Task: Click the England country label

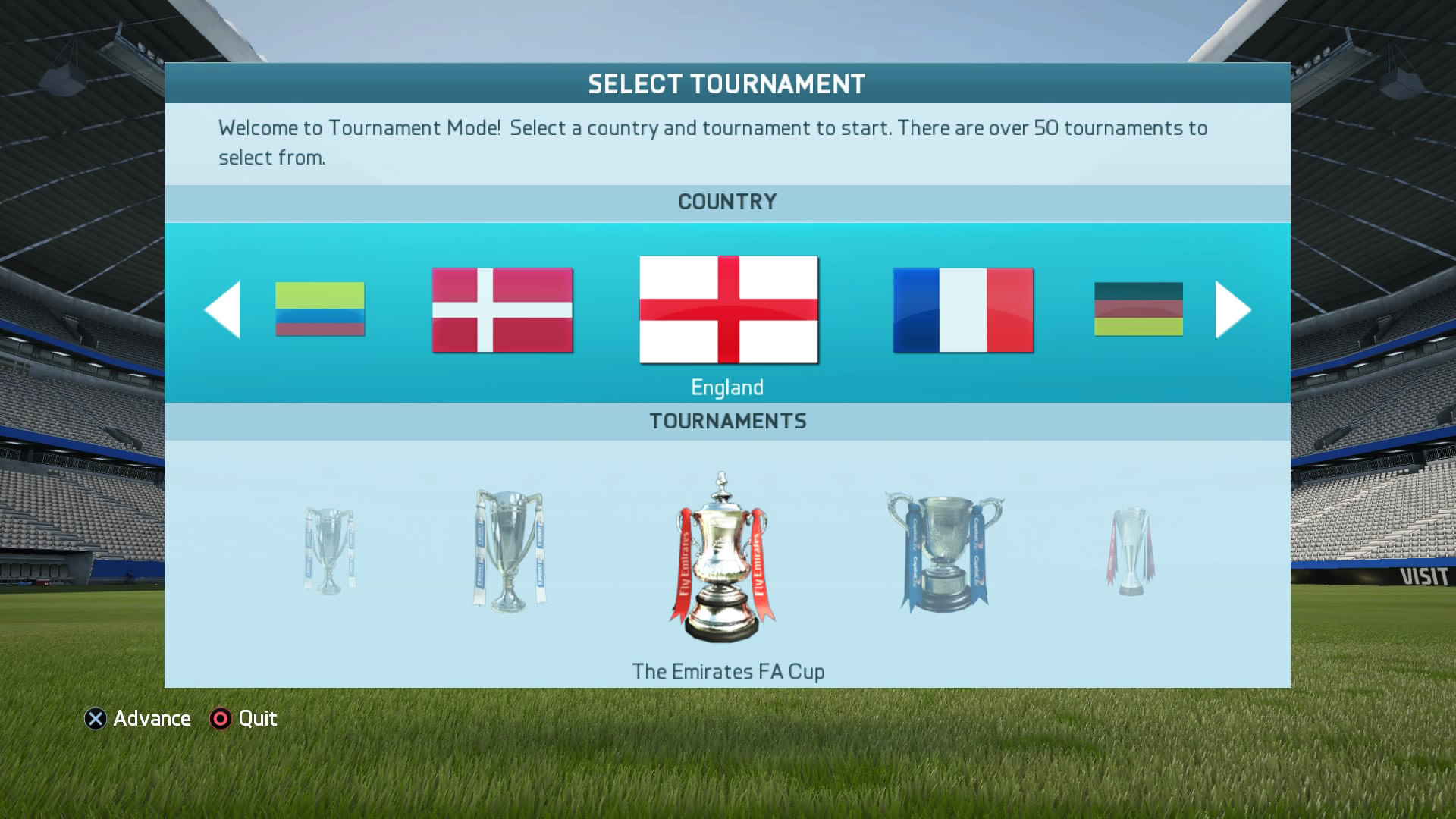Action: 727,387
